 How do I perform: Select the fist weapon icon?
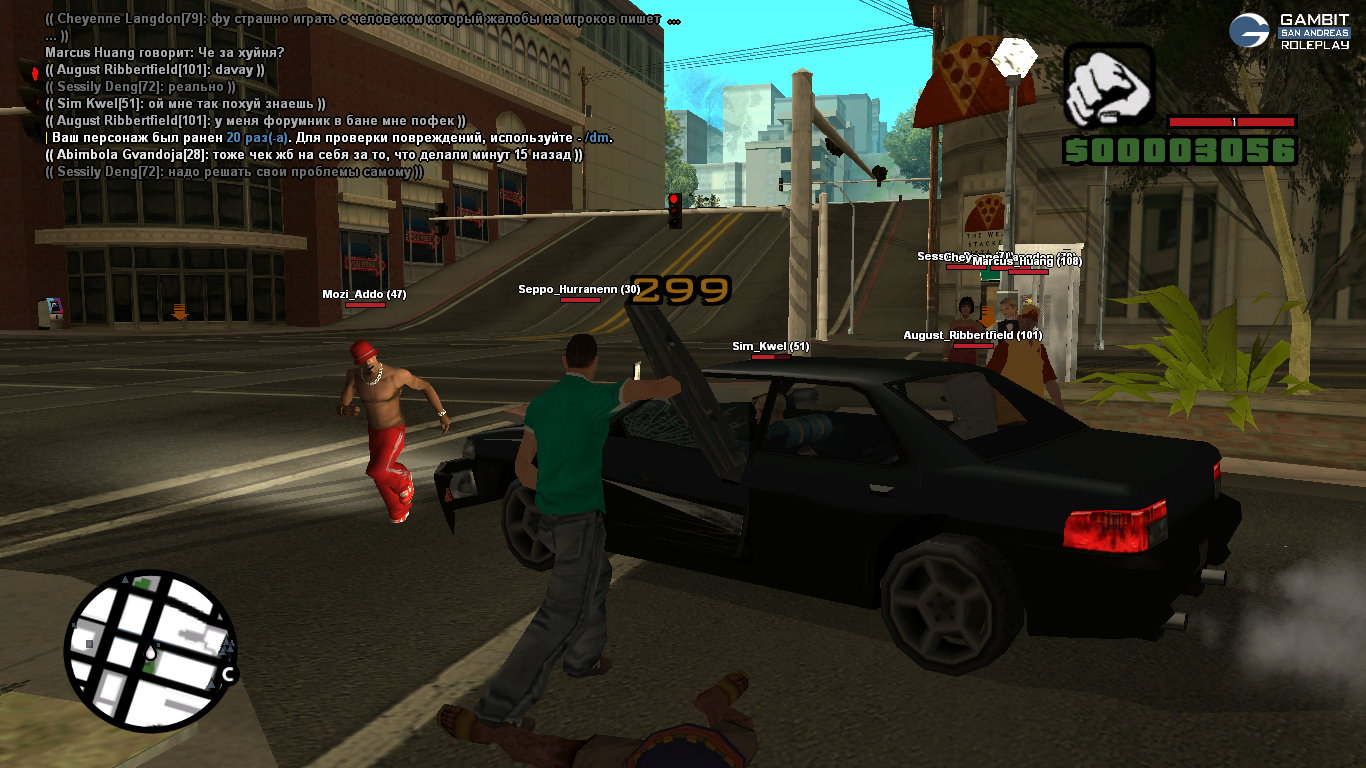click(x=1108, y=86)
